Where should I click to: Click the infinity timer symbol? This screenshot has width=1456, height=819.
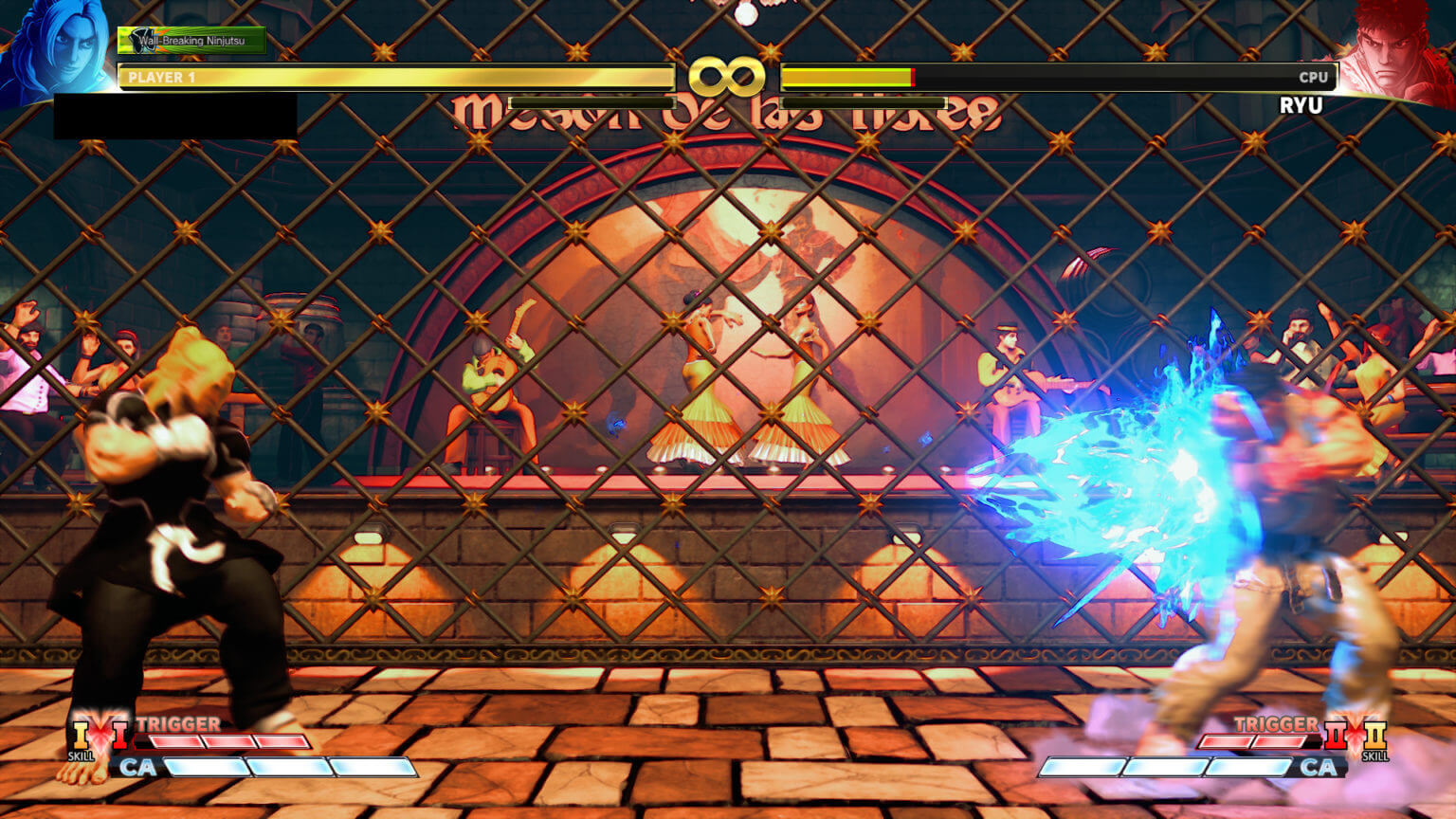[x=728, y=77]
